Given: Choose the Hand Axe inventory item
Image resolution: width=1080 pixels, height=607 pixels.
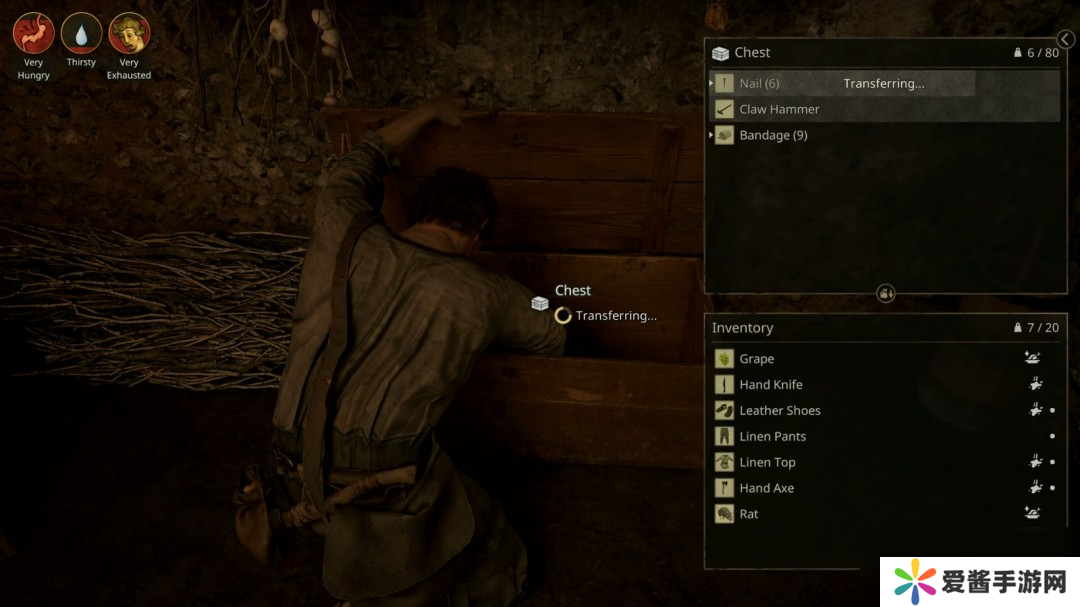Looking at the screenshot, I should pos(767,489).
